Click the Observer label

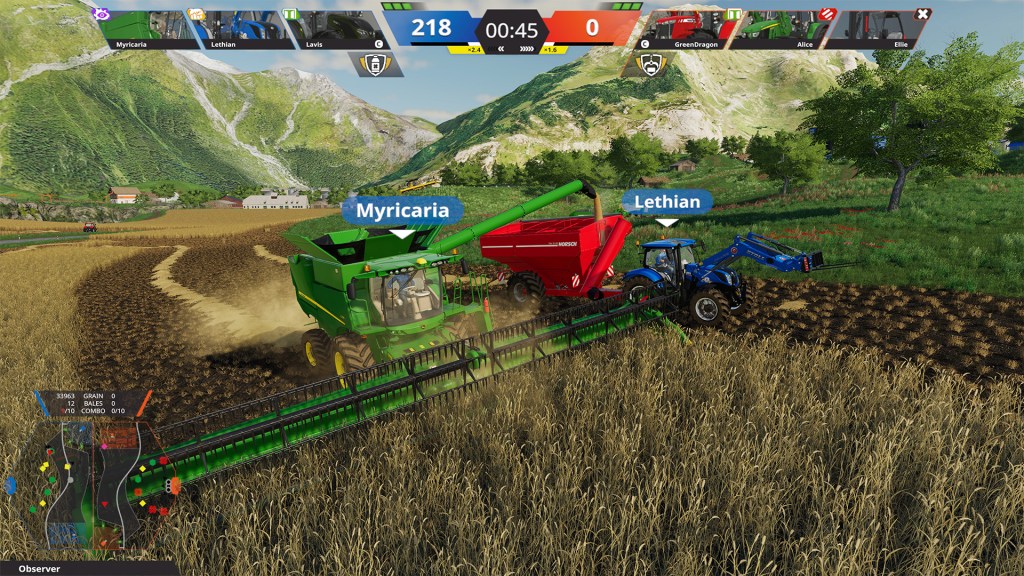pyautogui.click(x=40, y=569)
